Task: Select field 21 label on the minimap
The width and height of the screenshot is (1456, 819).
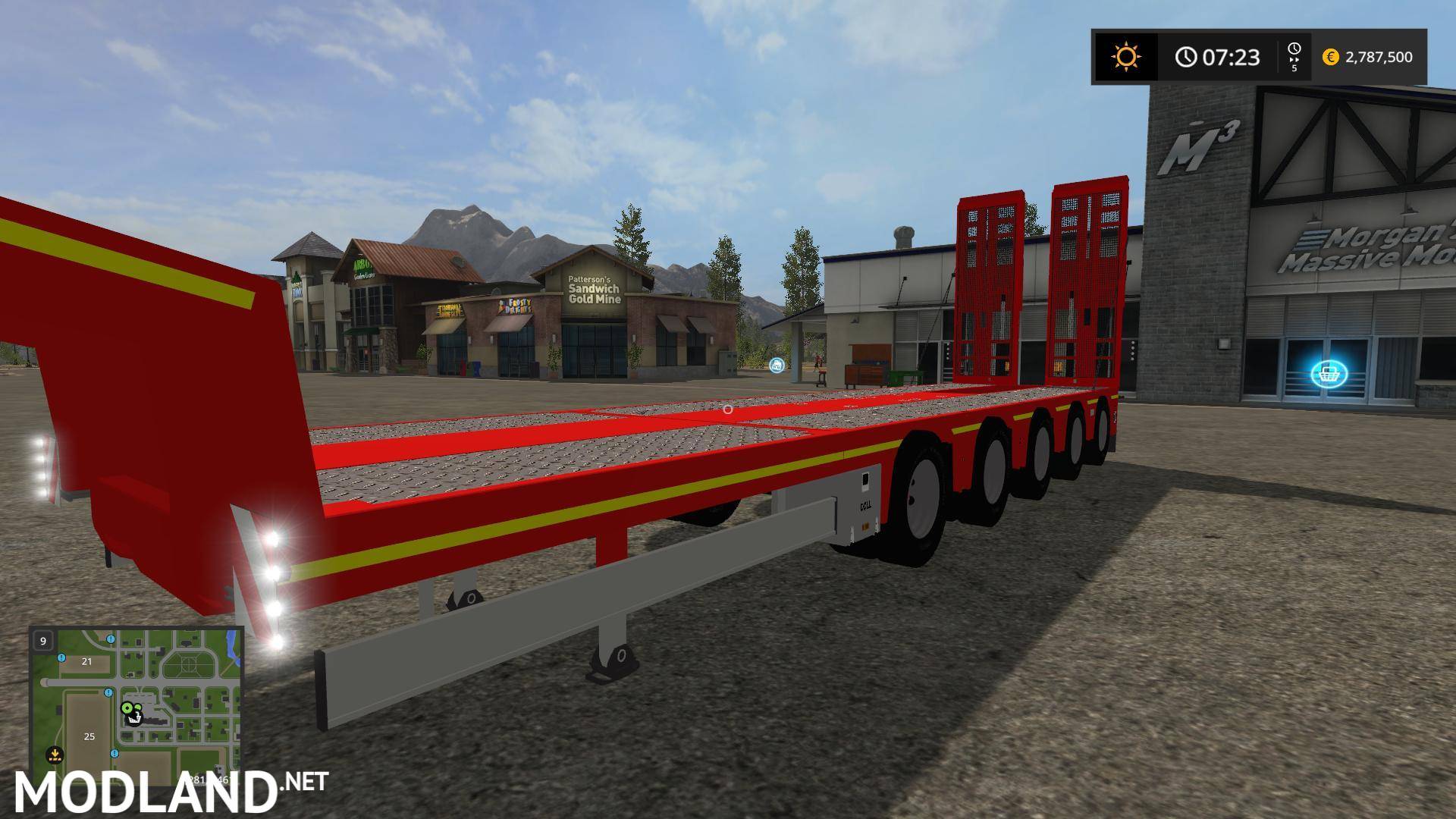Action: tap(86, 661)
